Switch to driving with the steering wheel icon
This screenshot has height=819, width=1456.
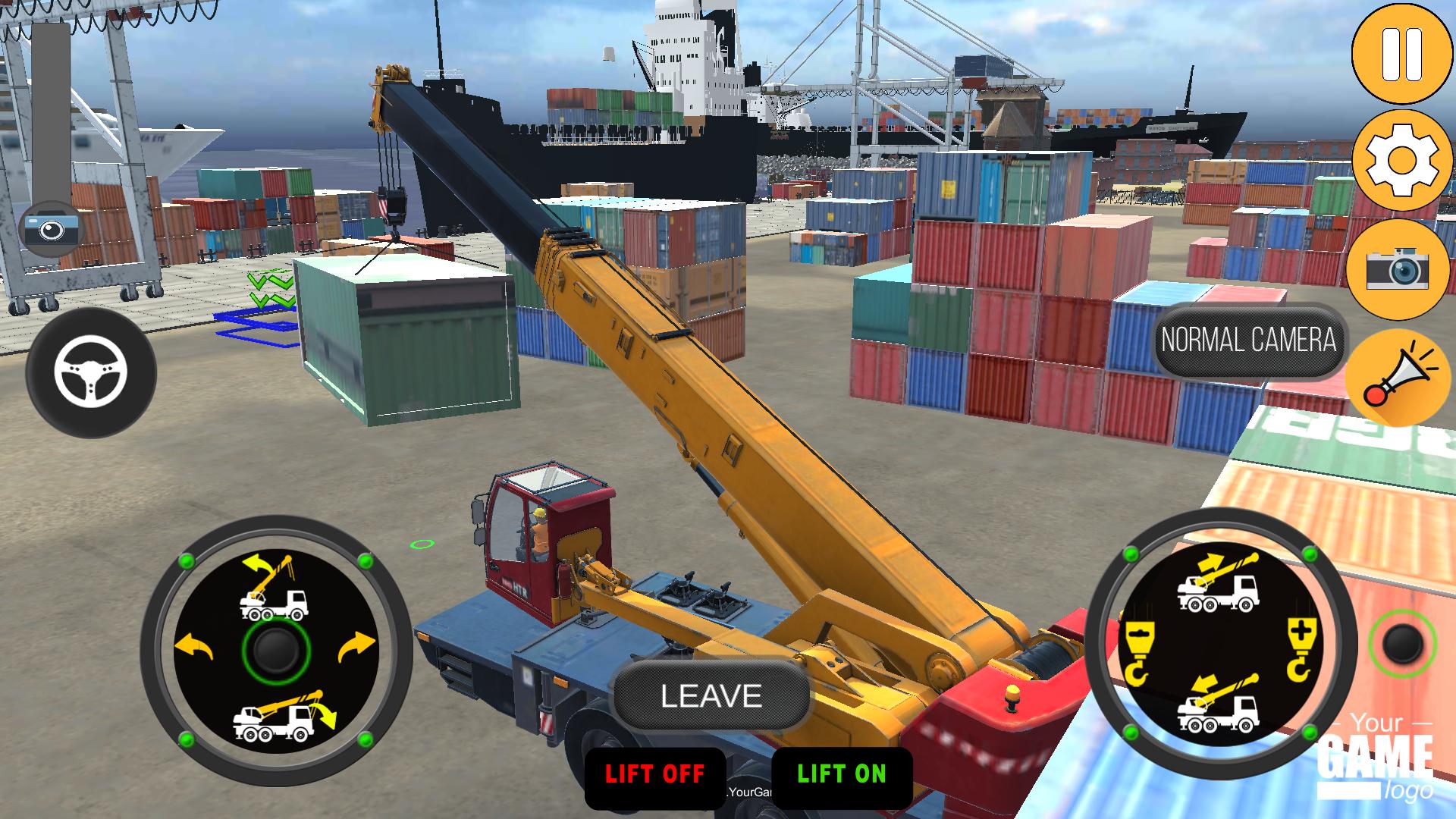tap(91, 372)
